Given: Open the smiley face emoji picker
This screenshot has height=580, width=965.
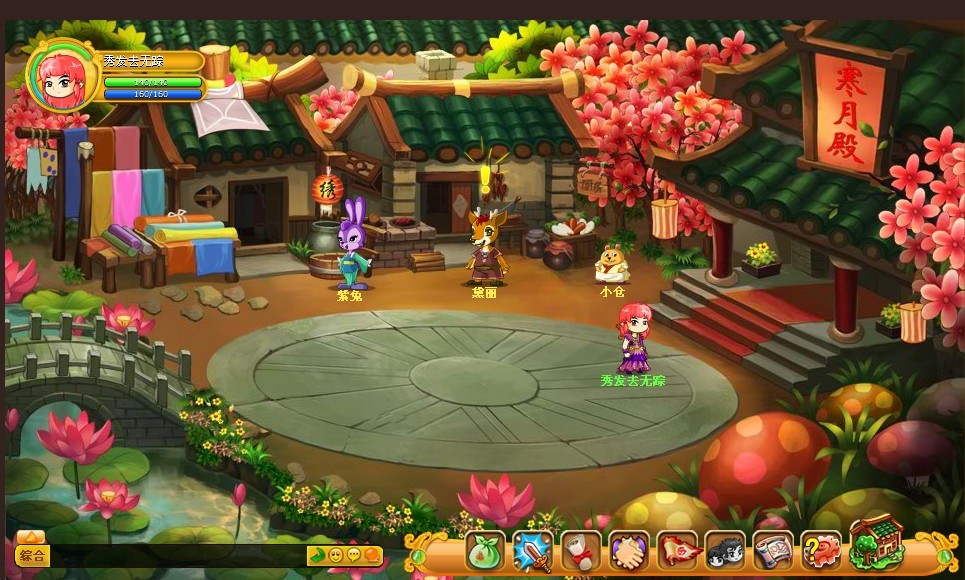Looking at the screenshot, I should coord(336,555).
